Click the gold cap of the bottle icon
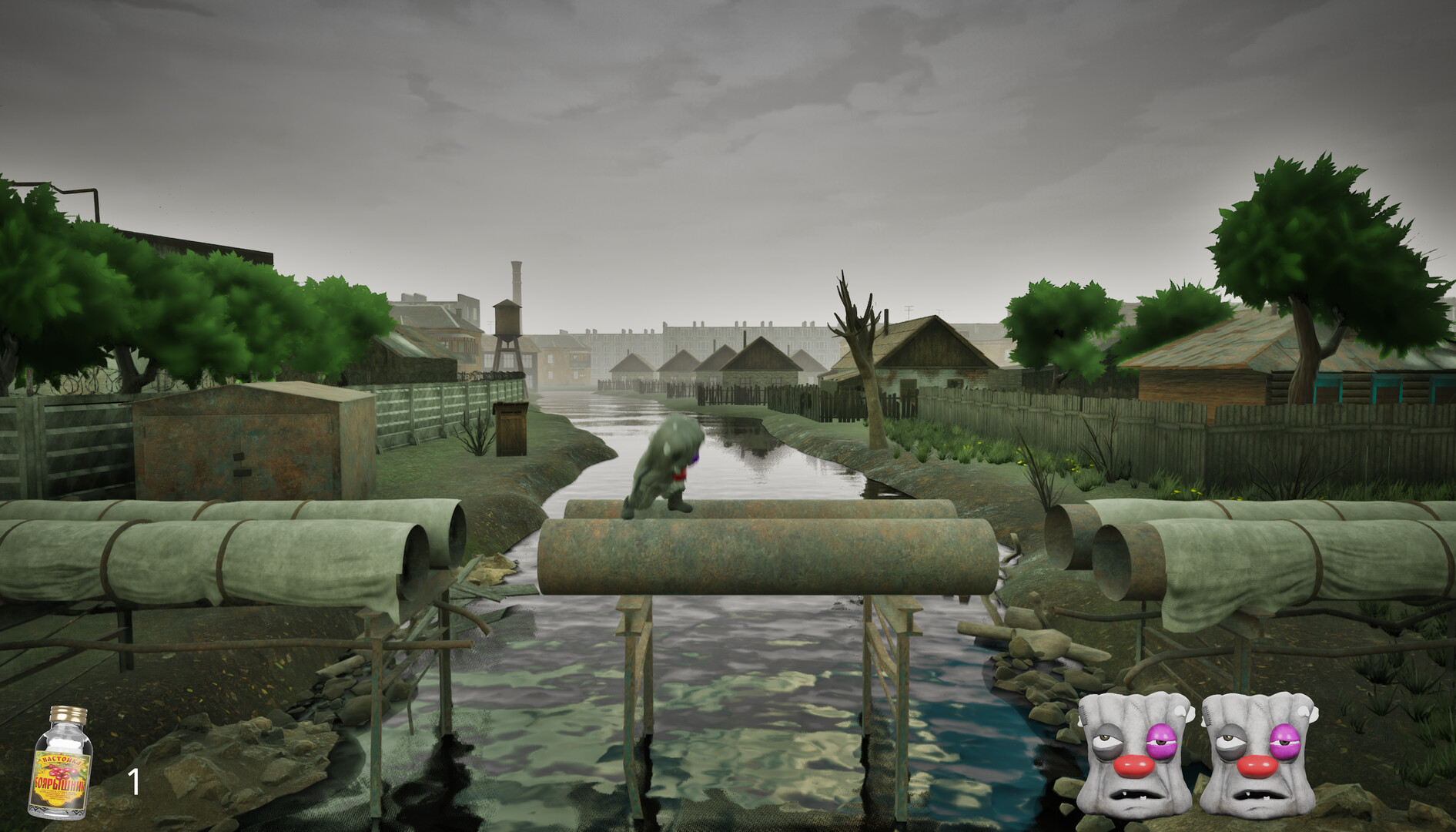 point(68,714)
